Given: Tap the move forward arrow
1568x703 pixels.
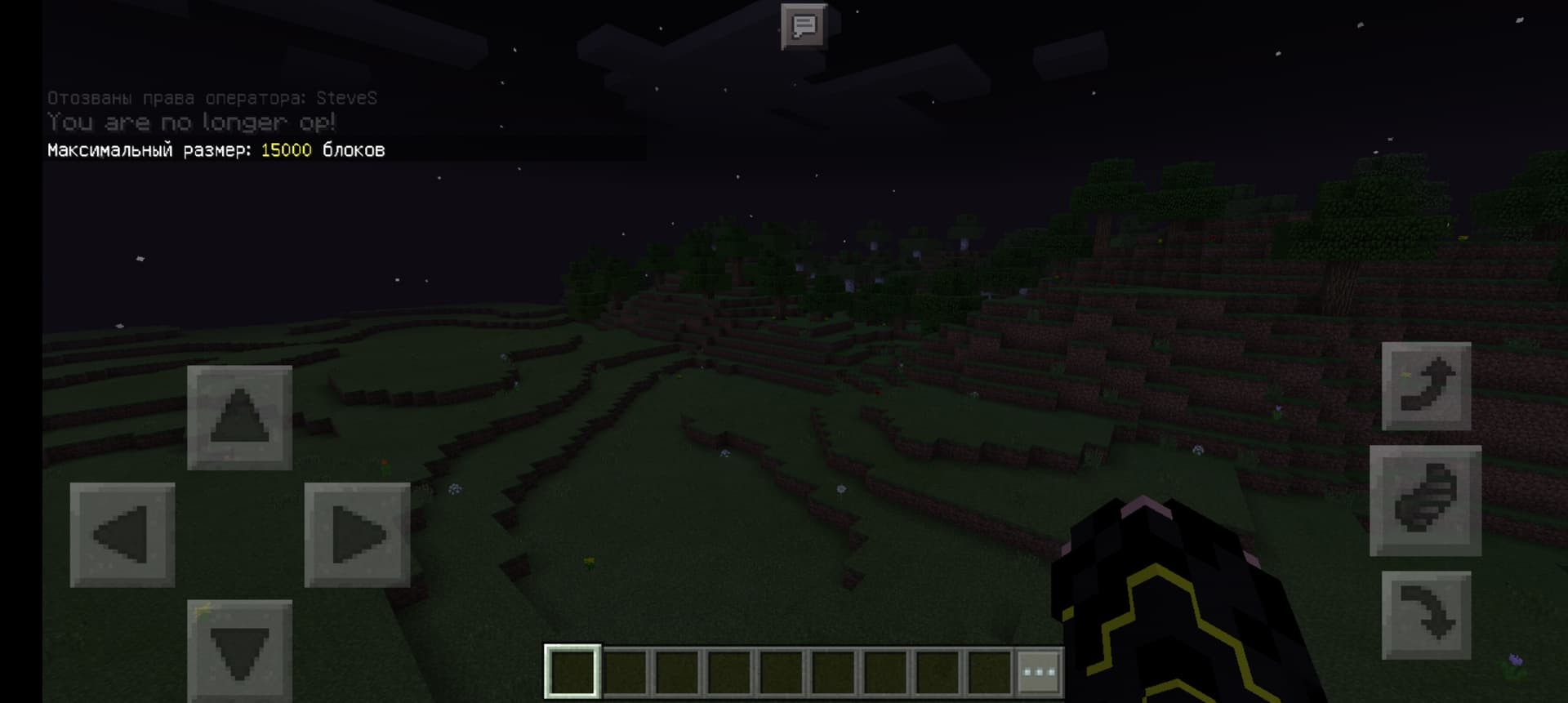Looking at the screenshot, I should (x=239, y=417).
